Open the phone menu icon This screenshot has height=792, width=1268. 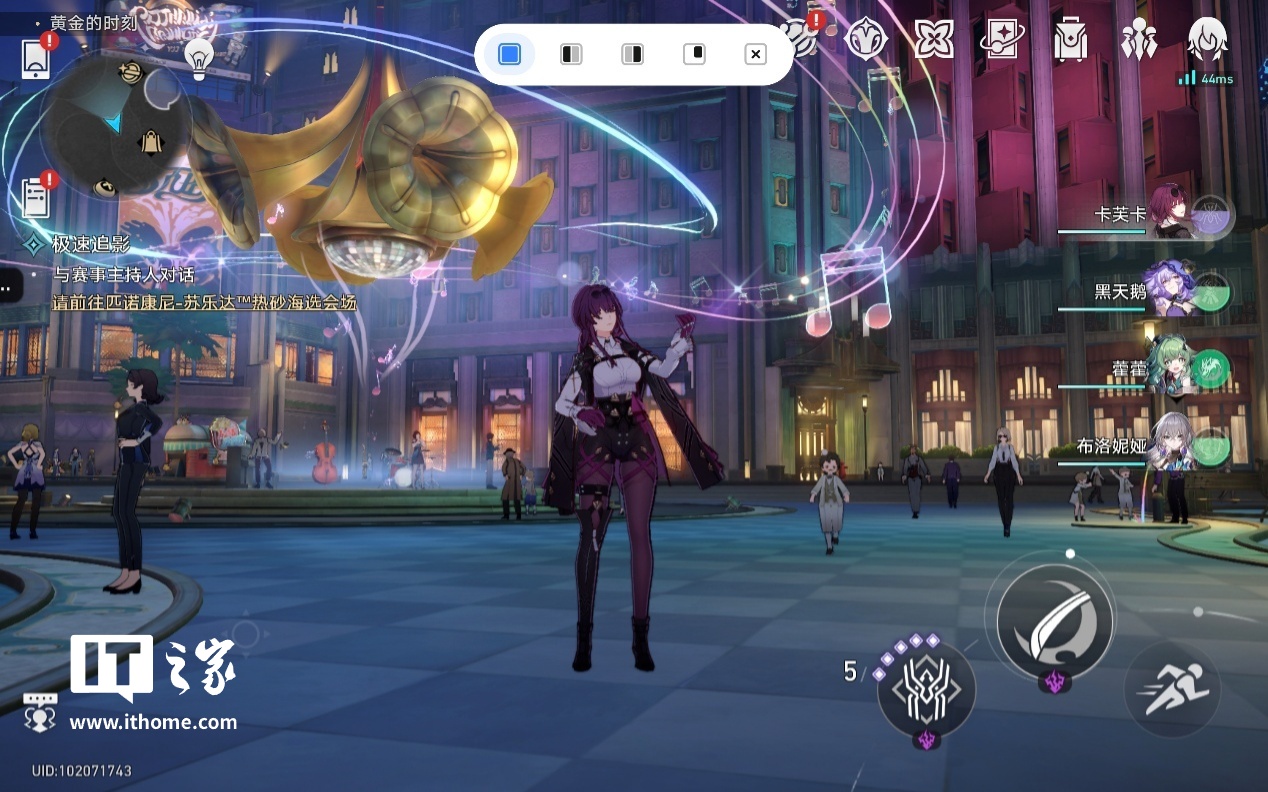(x=36, y=59)
